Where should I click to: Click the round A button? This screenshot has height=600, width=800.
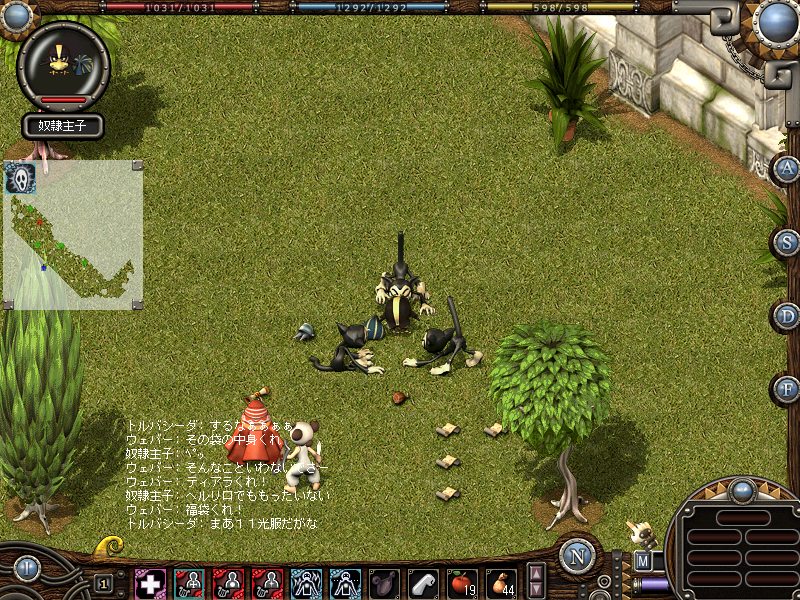tap(787, 168)
